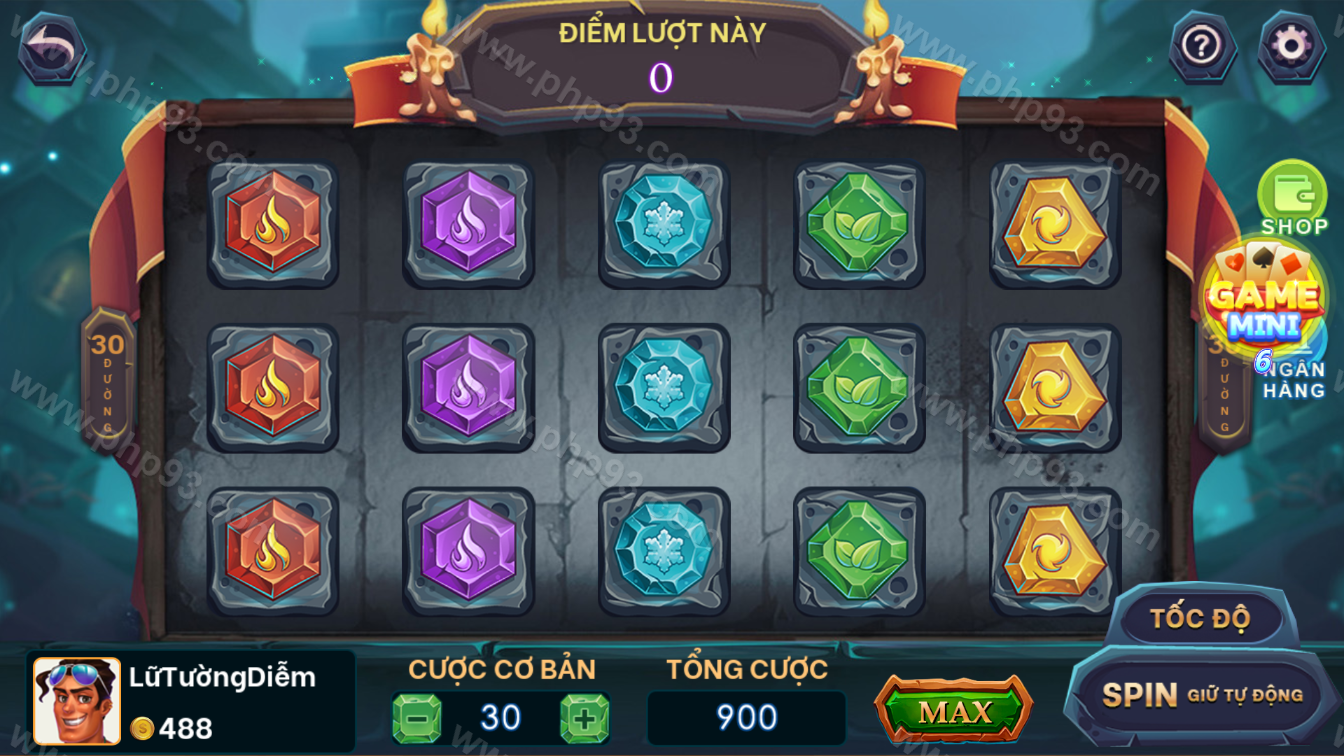Image resolution: width=1344 pixels, height=756 pixels.
Task: Decrease base bet with the minus gem
Action: 417,717
